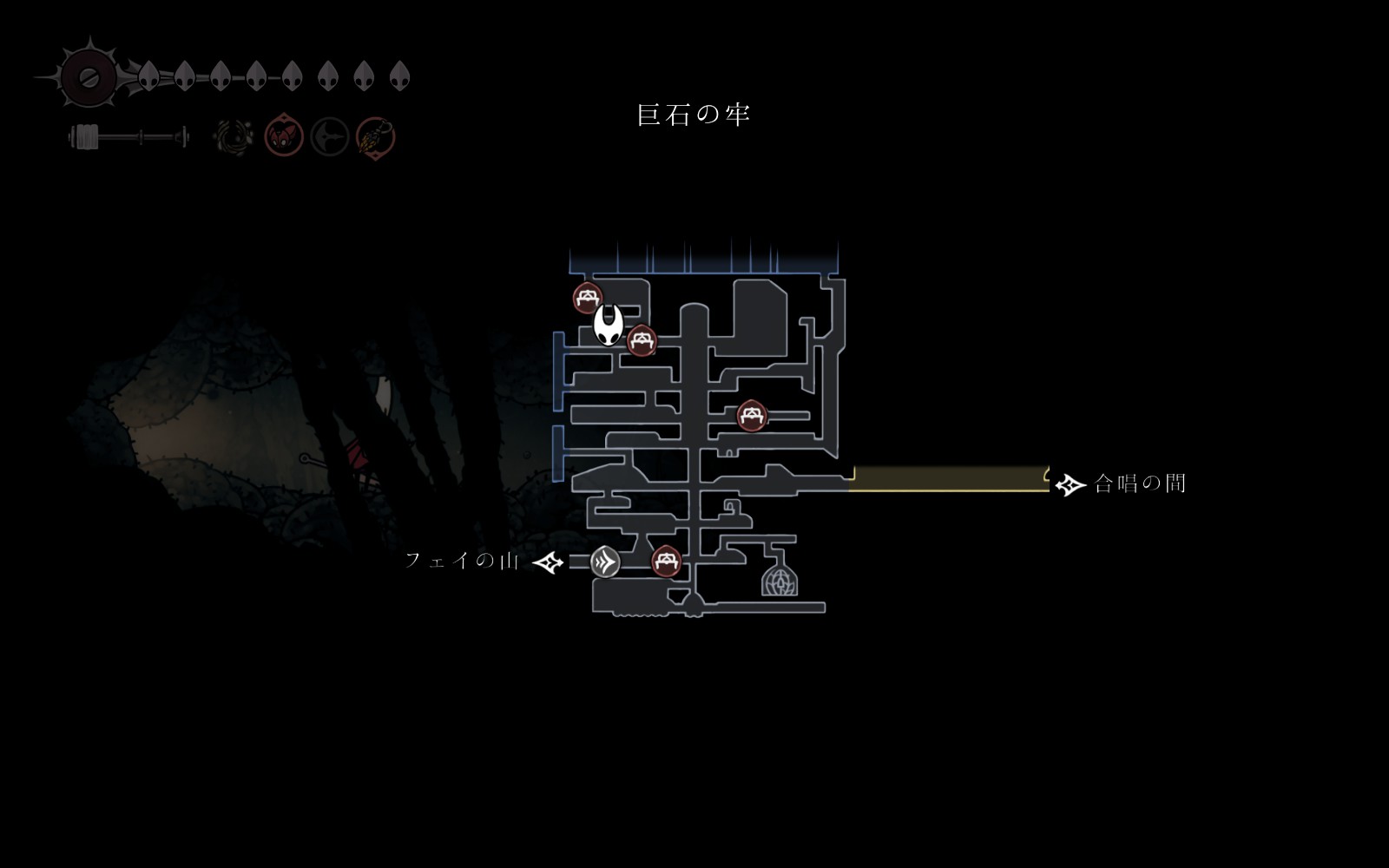Click the フェイの山 area exit label

click(x=462, y=561)
